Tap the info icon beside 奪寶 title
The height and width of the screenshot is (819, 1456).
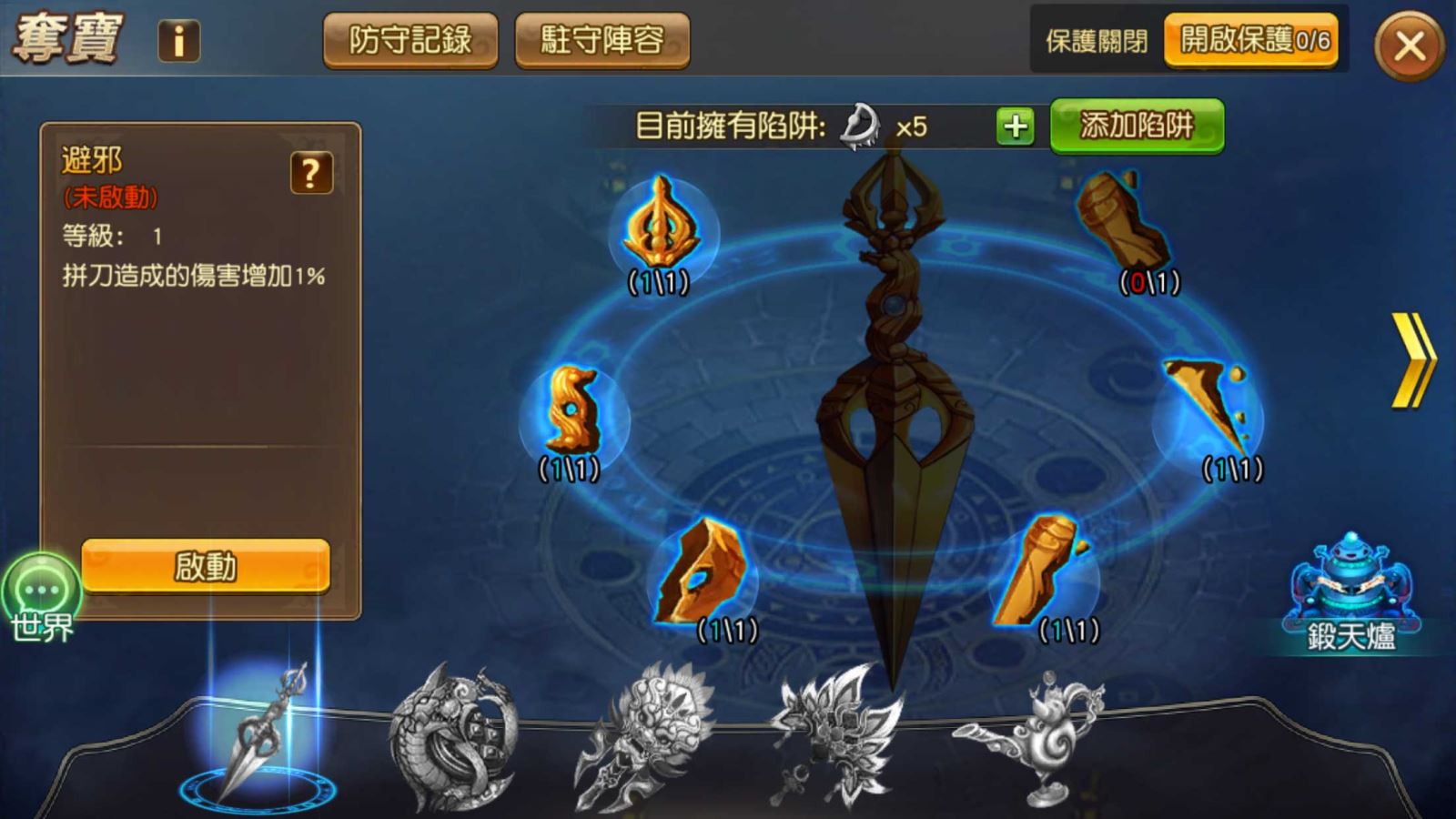click(x=178, y=41)
